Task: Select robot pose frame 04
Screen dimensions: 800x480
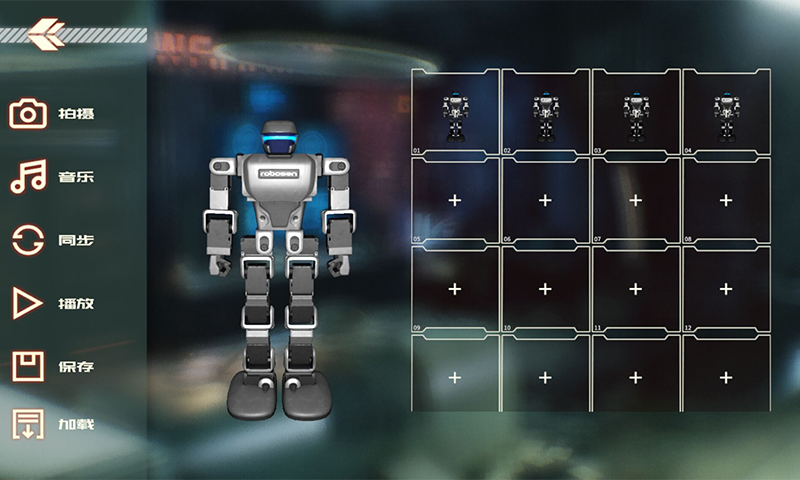Action: 726,113
